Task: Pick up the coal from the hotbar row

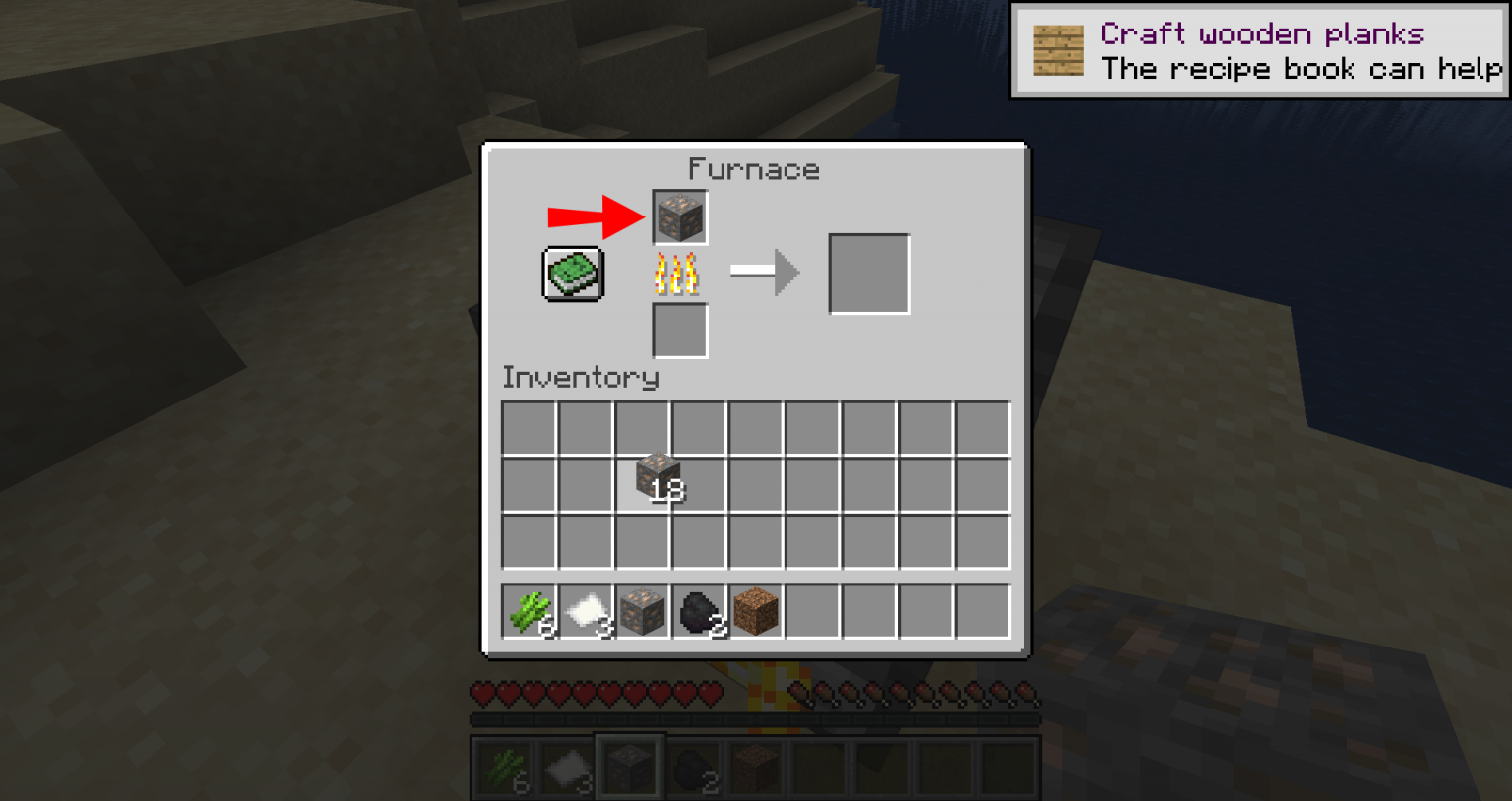Action: (701, 609)
